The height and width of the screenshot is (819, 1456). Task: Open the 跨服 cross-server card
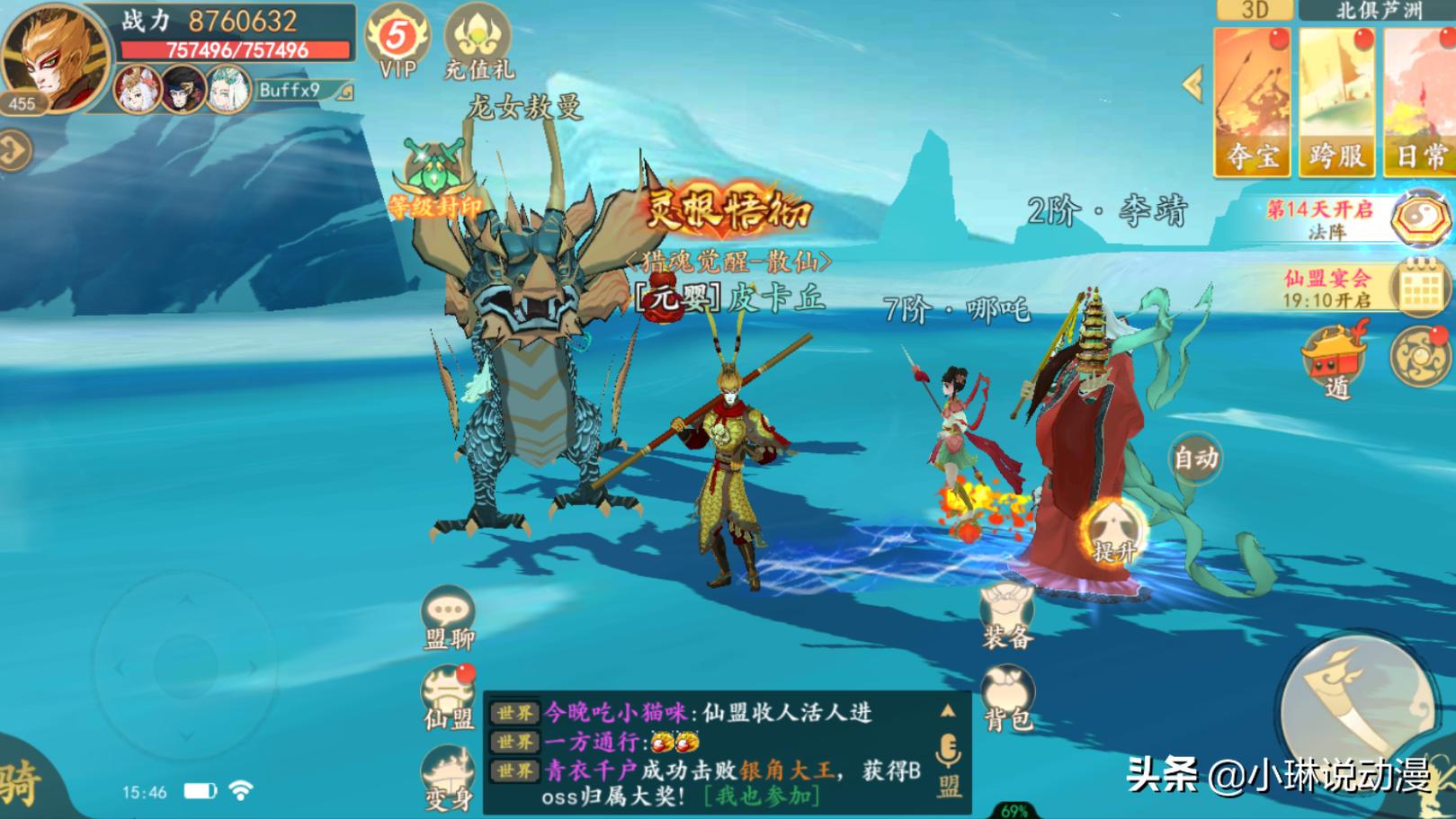coord(1336,102)
